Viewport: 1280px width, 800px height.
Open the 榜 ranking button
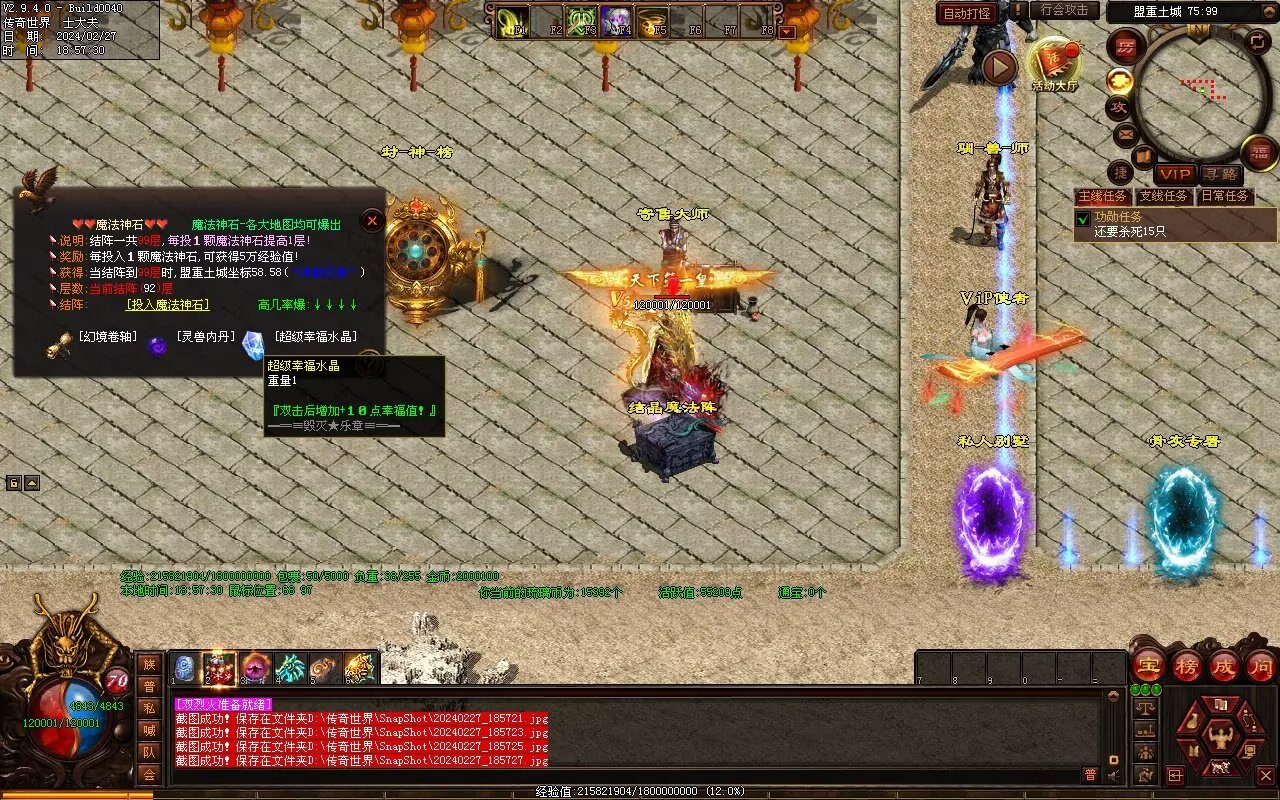[1187, 665]
